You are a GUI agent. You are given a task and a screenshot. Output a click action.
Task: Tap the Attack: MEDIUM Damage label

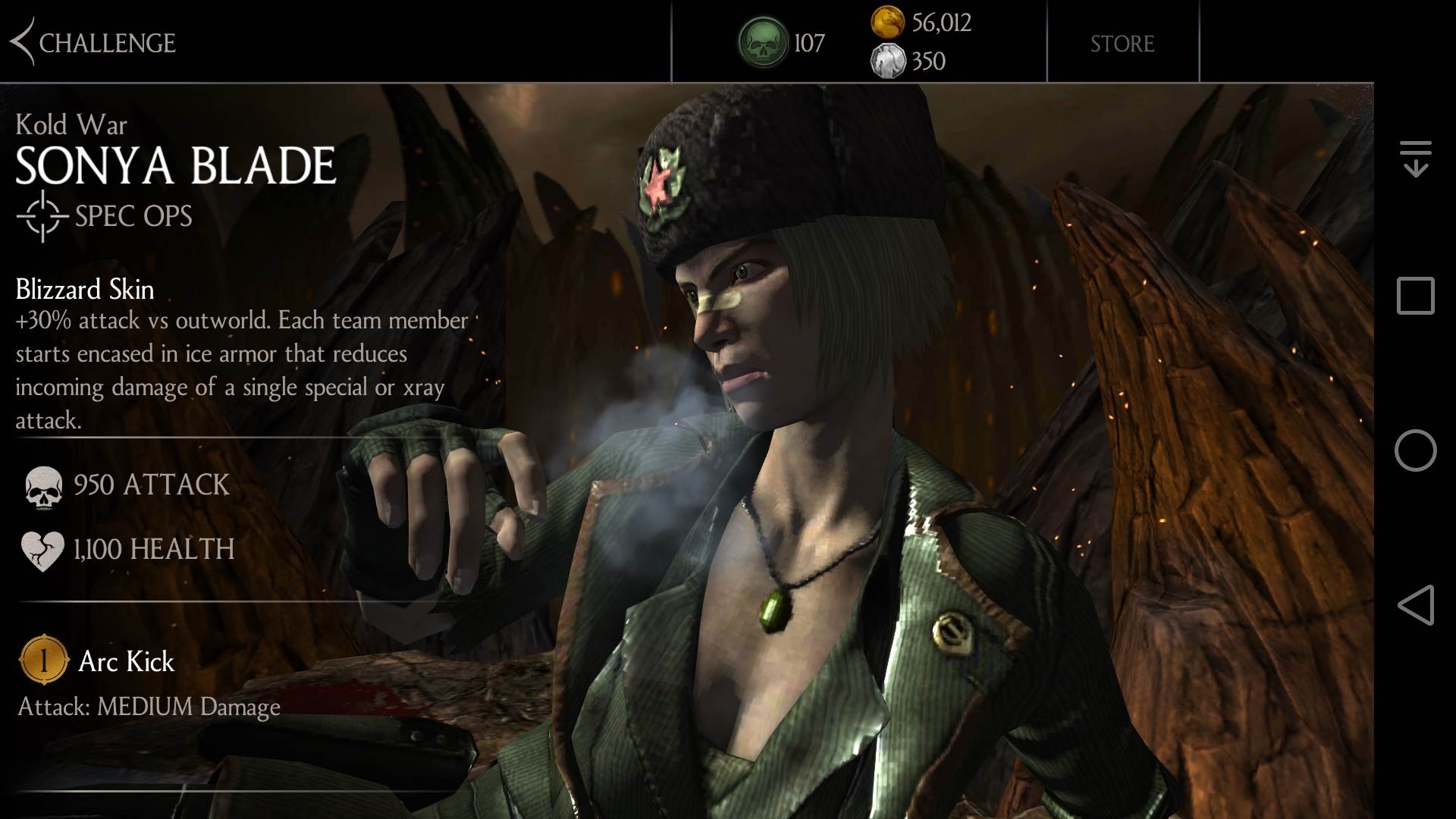(148, 708)
